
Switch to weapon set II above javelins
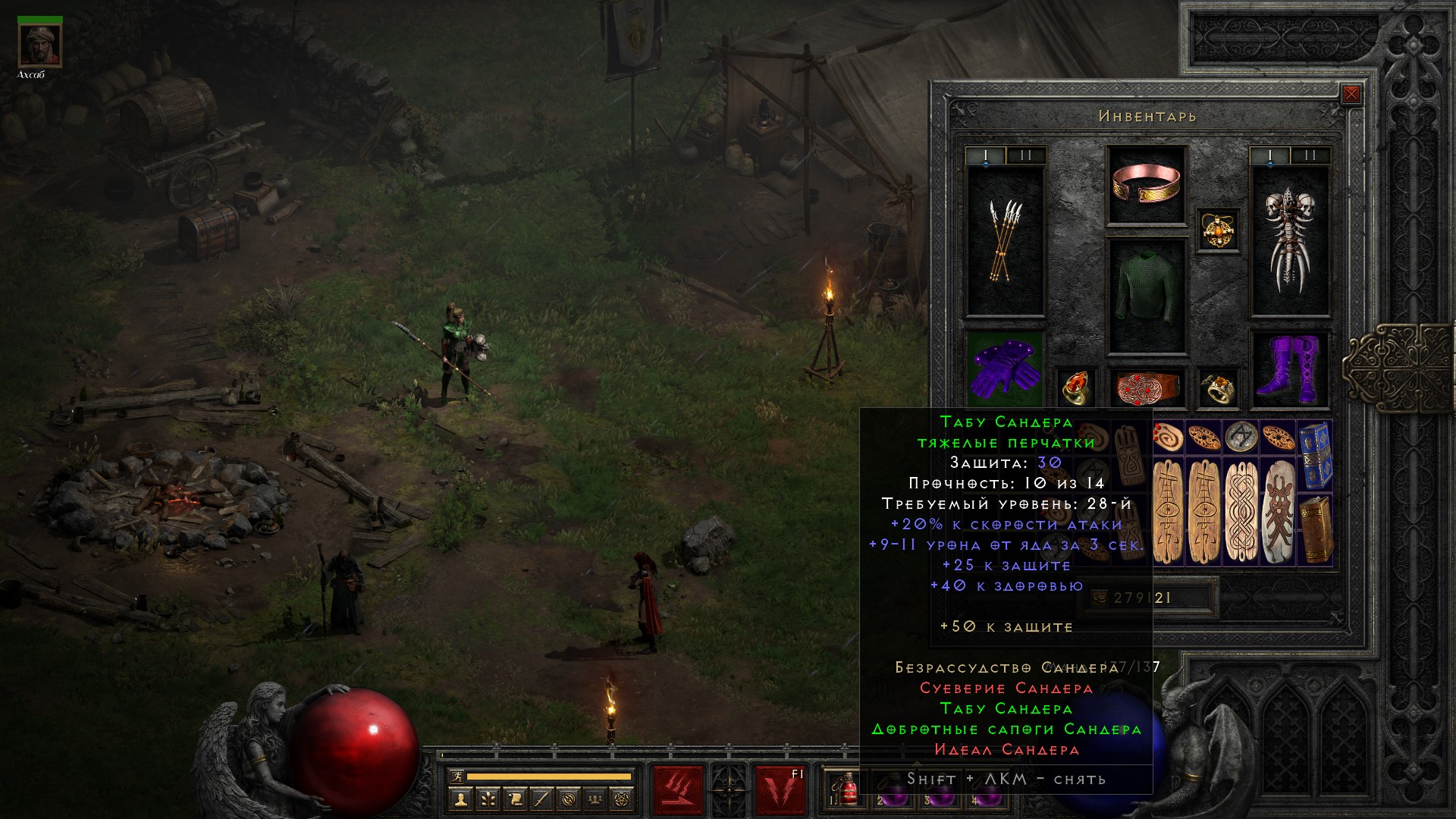(x=1025, y=156)
